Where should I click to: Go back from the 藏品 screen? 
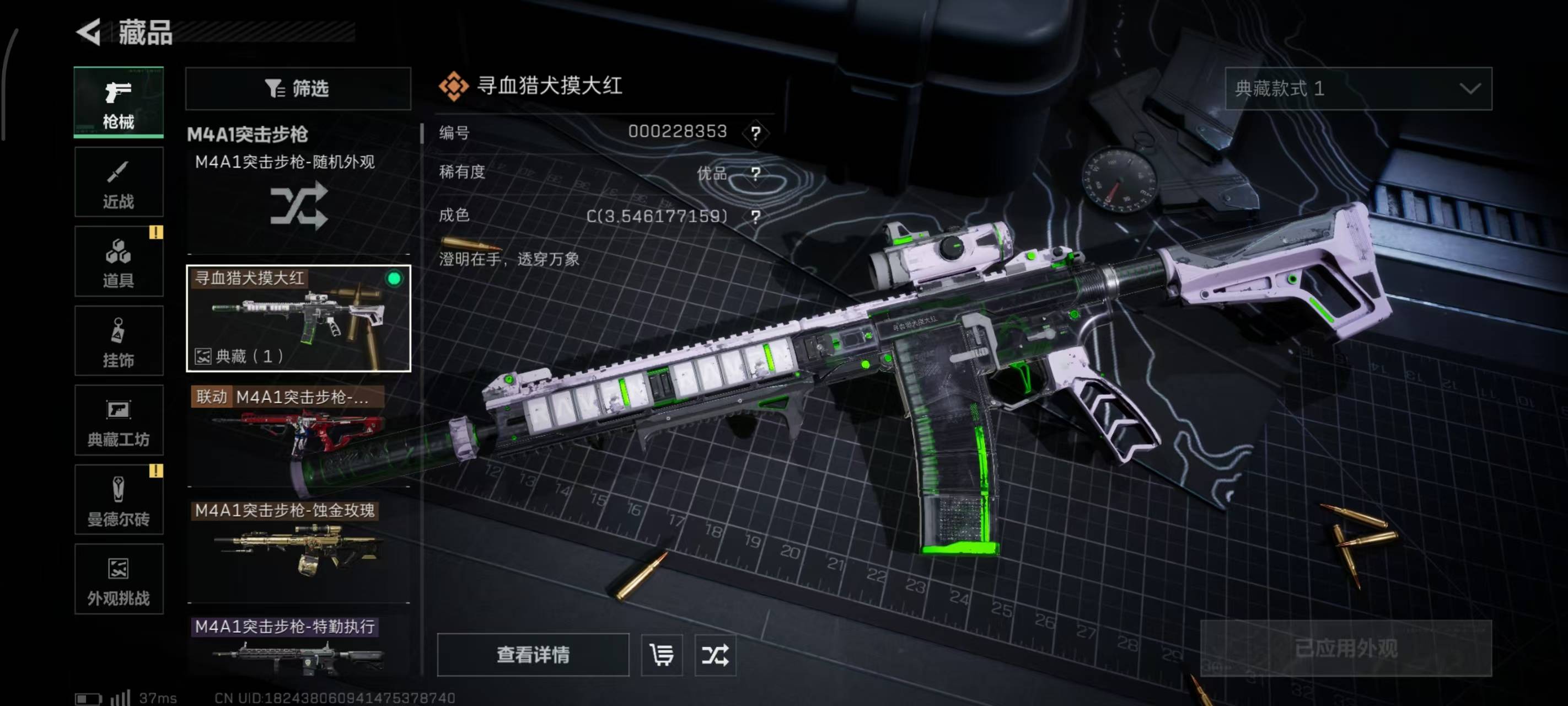89,31
